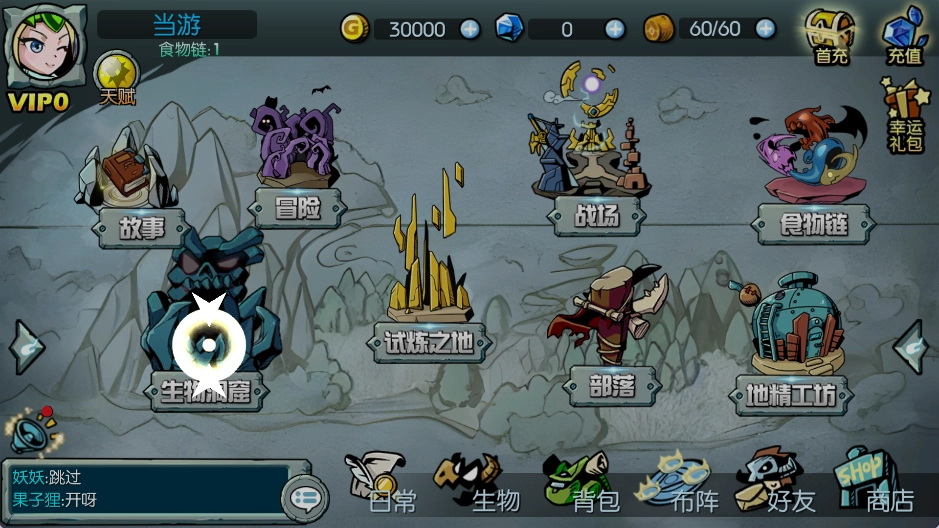The width and height of the screenshot is (939, 528).
Task: Buy more blue diamonds via plus button
Action: click(615, 29)
